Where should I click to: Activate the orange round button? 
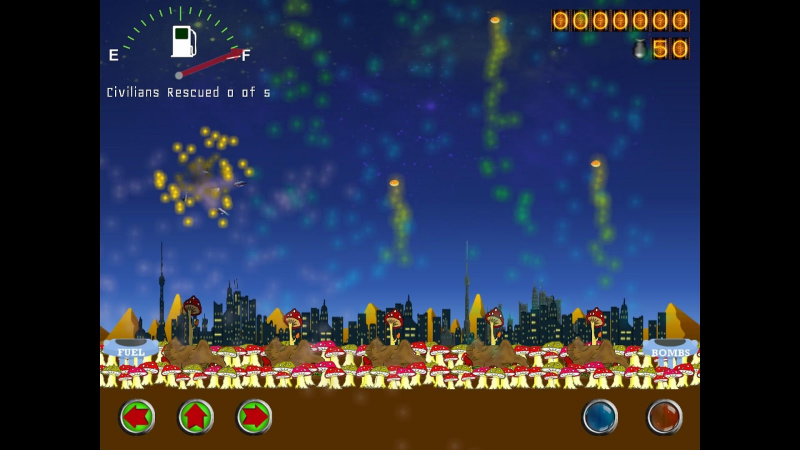tap(664, 416)
